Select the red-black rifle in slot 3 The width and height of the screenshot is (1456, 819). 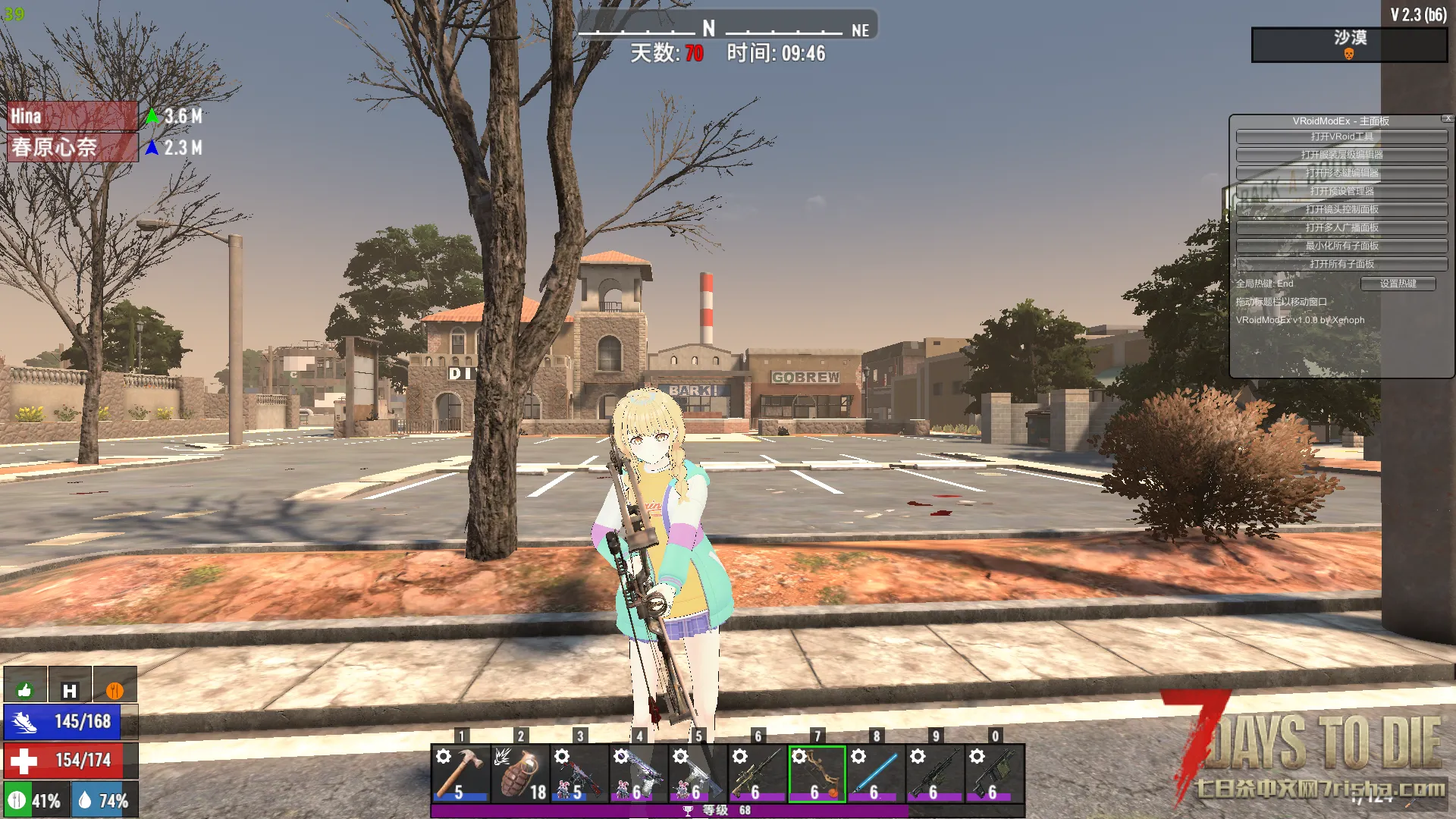[579, 773]
